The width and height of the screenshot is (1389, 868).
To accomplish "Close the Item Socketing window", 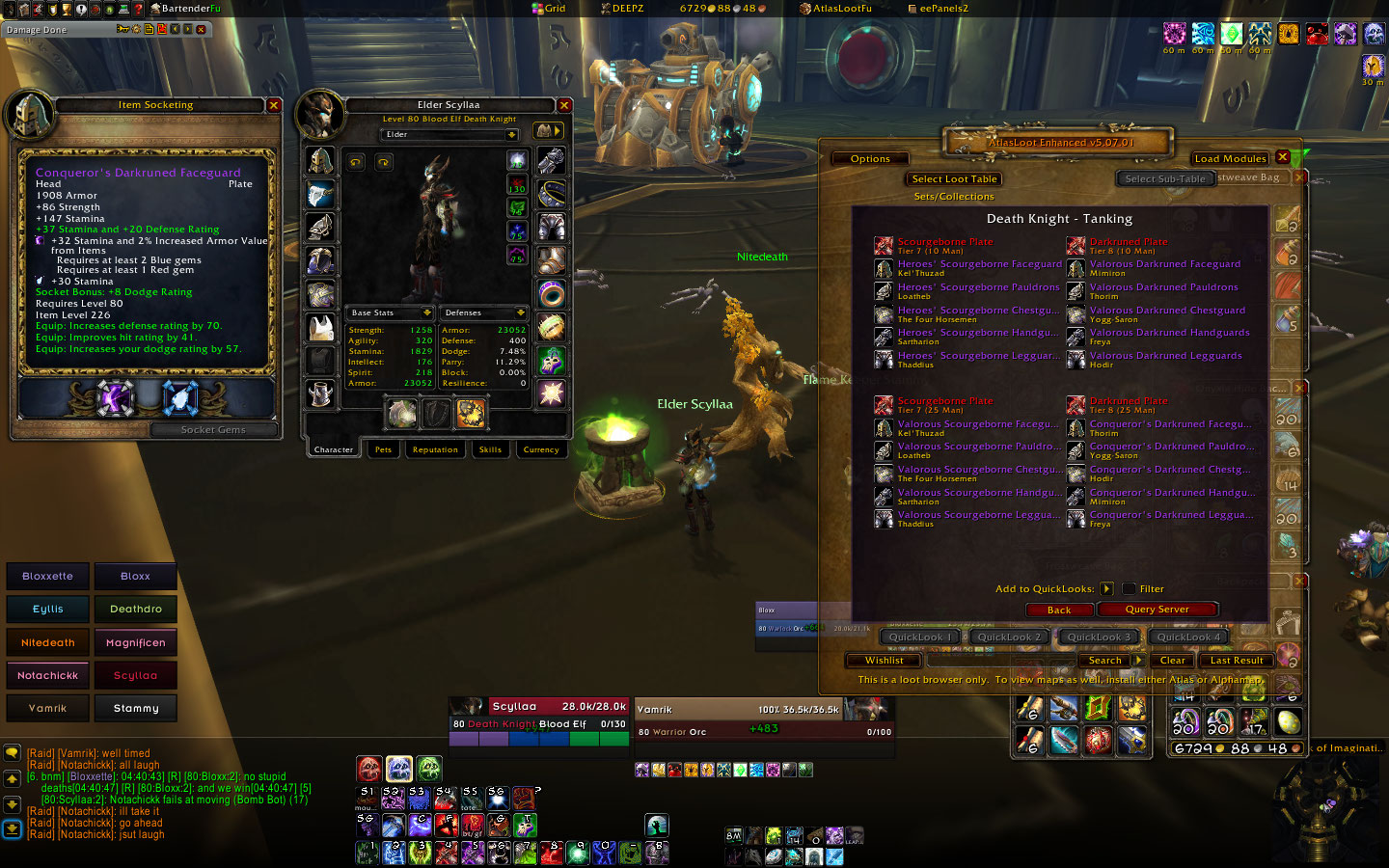I will pyautogui.click(x=274, y=105).
